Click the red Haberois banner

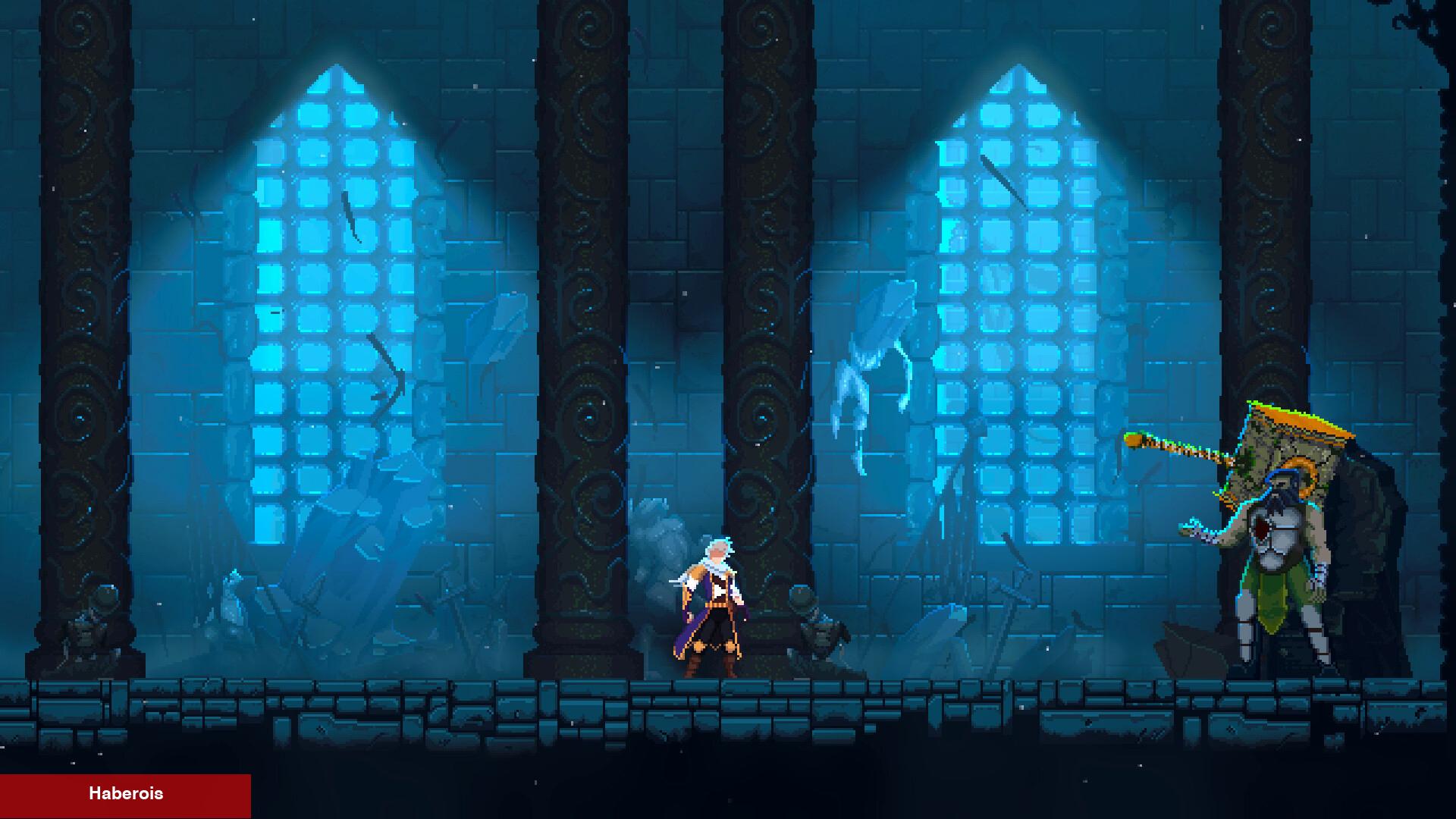[x=125, y=795]
